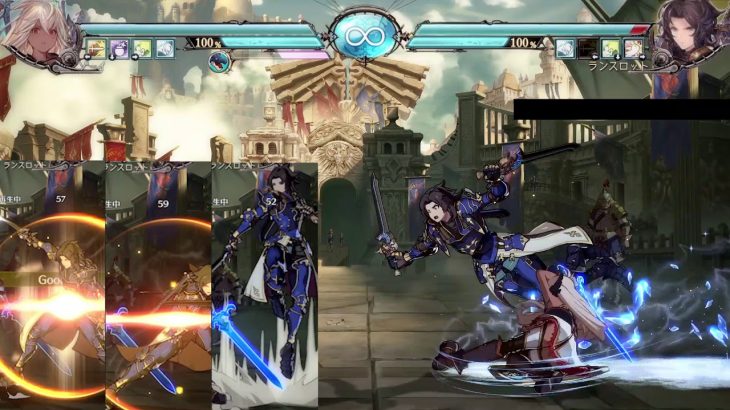Activate Lancelot's pink right-arrow skill icon
This screenshot has height=410, width=730.
pyautogui.click(x=632, y=48)
